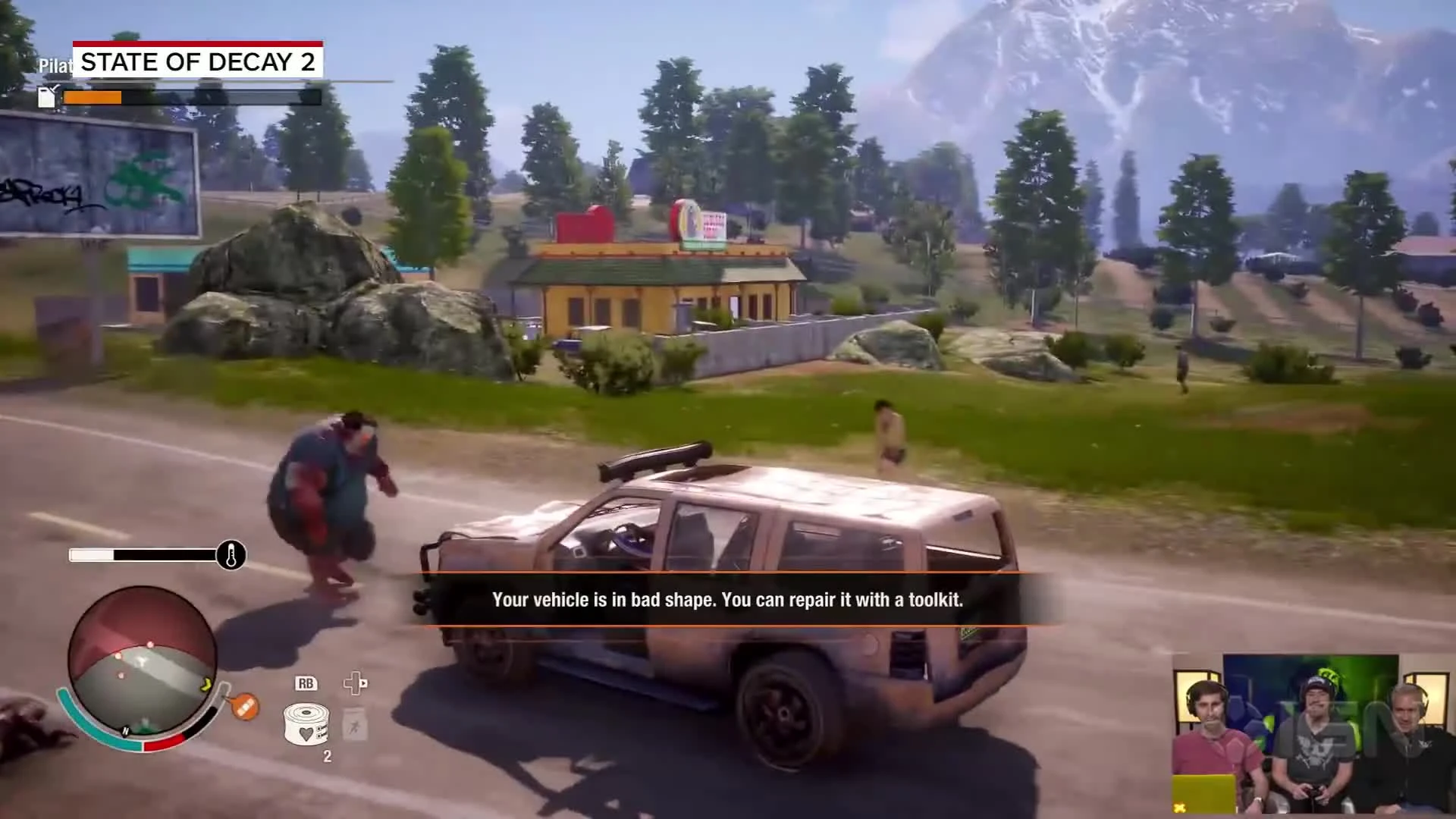The height and width of the screenshot is (819, 1456).
Task: Click the vehicle repair toolkit message text
Action: [x=726, y=600]
